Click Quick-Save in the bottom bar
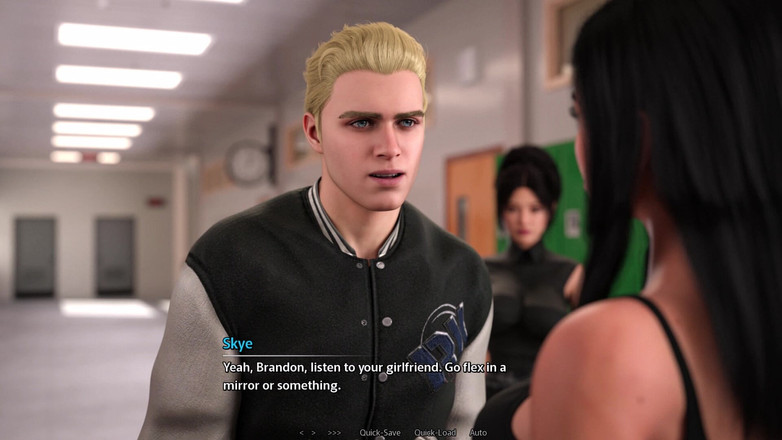Screen dimensions: 782x440 tap(380, 433)
